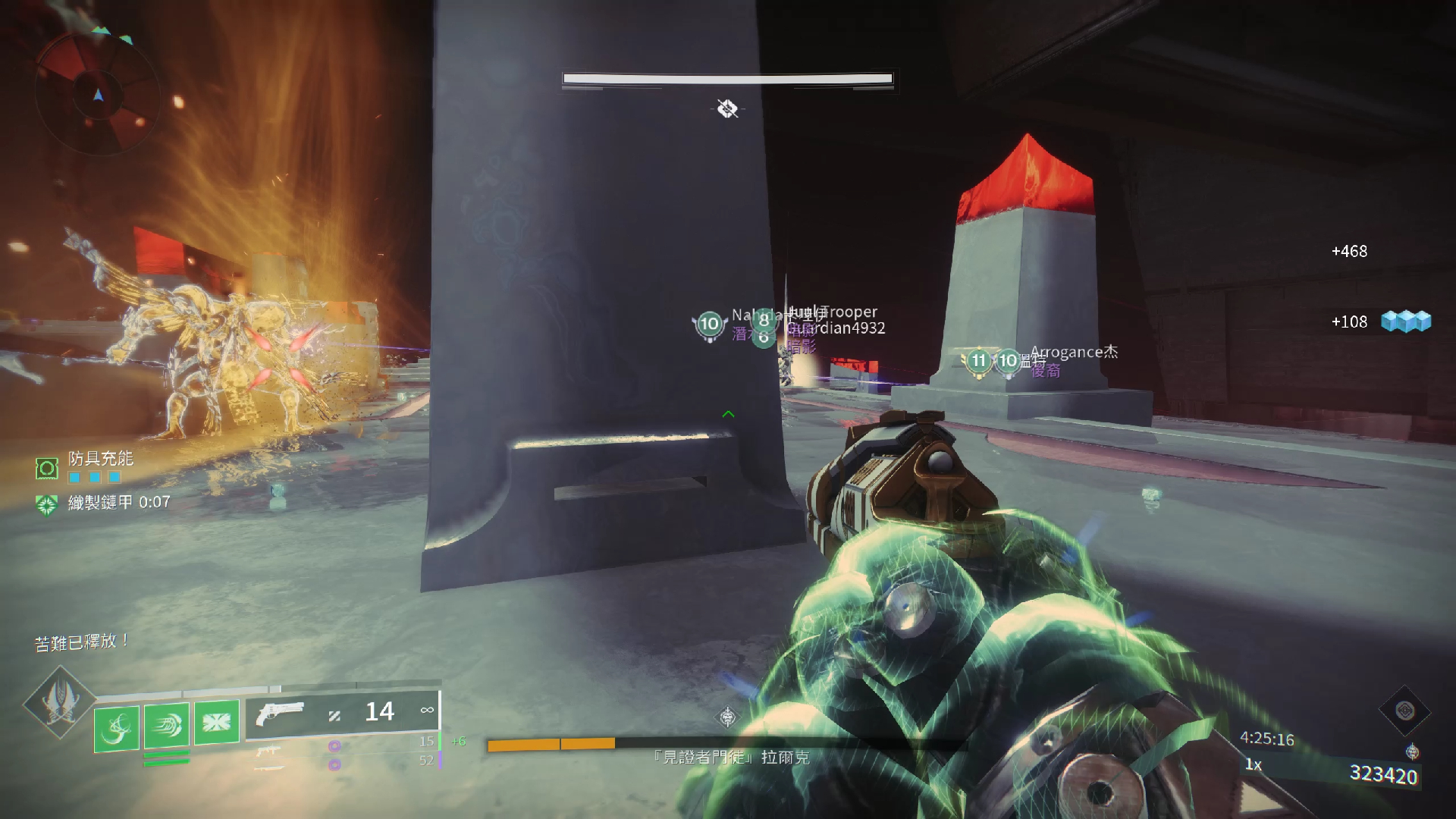Switch to the stowed energy weapon icon
1456x819 pixels.
(x=268, y=751)
